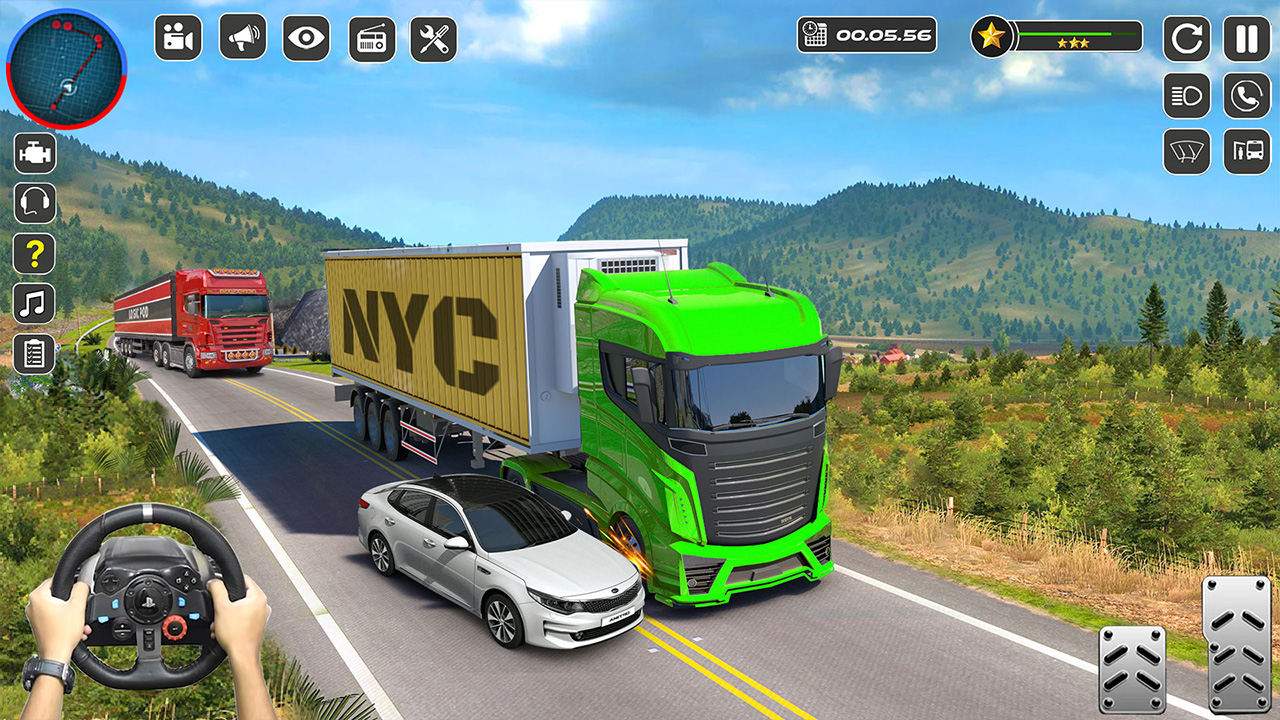The image size is (1280, 720).
Task: Toggle the eye view button
Action: click(306, 38)
